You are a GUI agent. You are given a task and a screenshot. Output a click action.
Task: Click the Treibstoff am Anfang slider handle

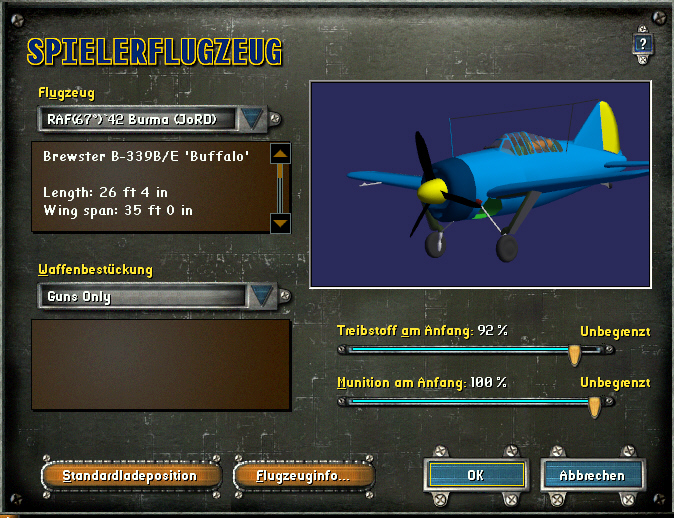[x=575, y=353]
